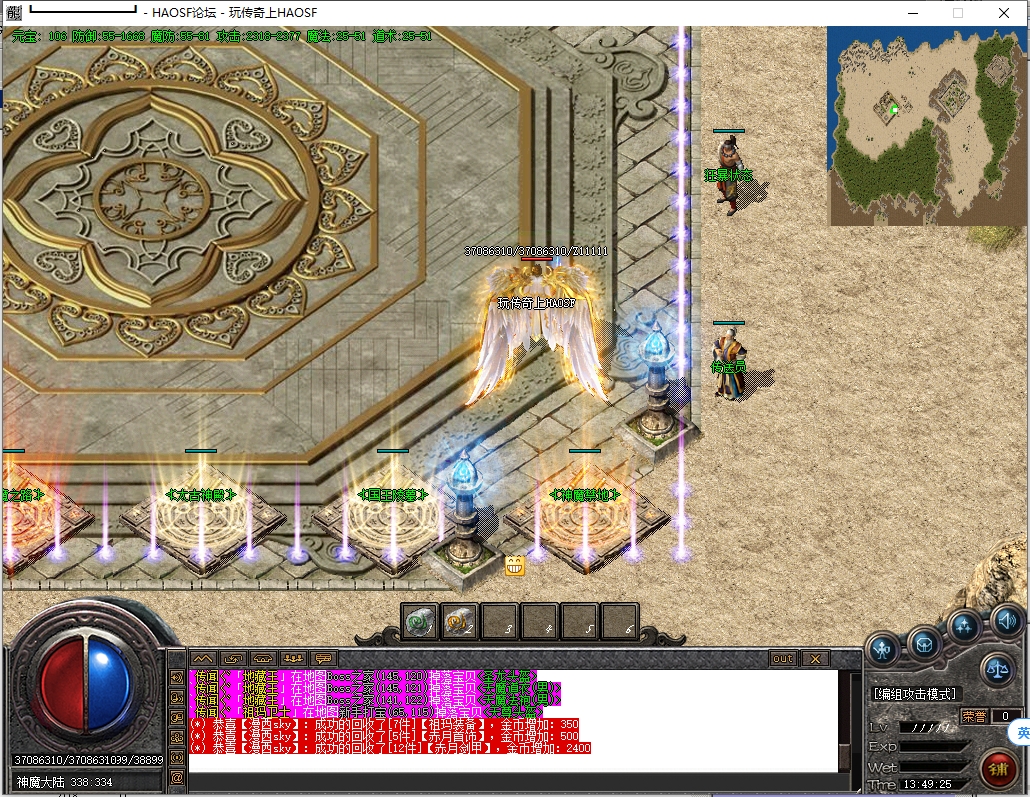Screen dimensions: 1030x797
Task: Minimize the game window
Action: click(911, 14)
